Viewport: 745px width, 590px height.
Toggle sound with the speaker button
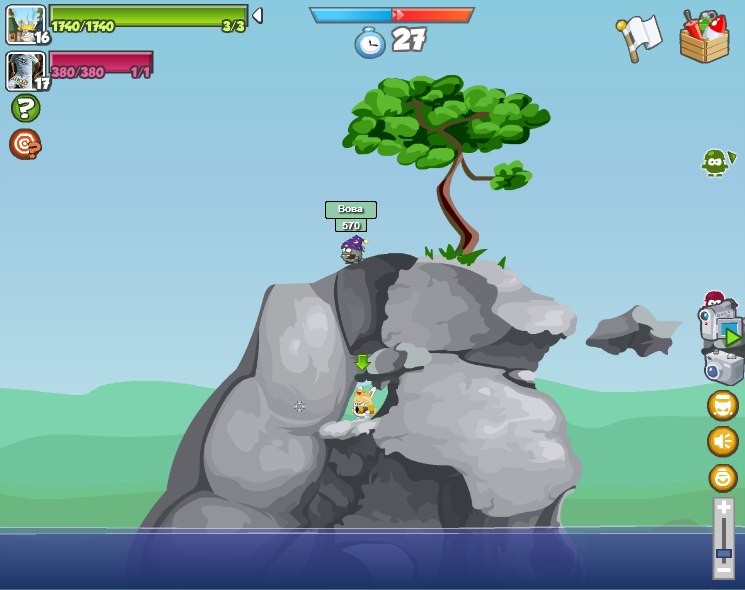(722, 441)
